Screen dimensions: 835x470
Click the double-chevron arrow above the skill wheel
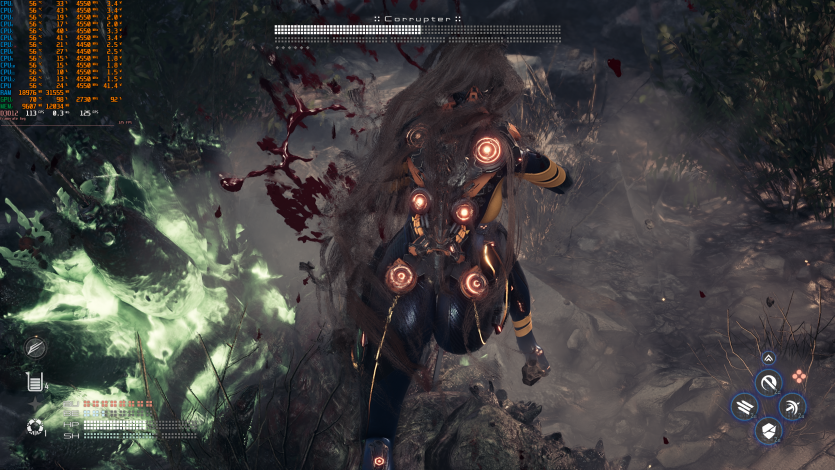(x=768, y=357)
